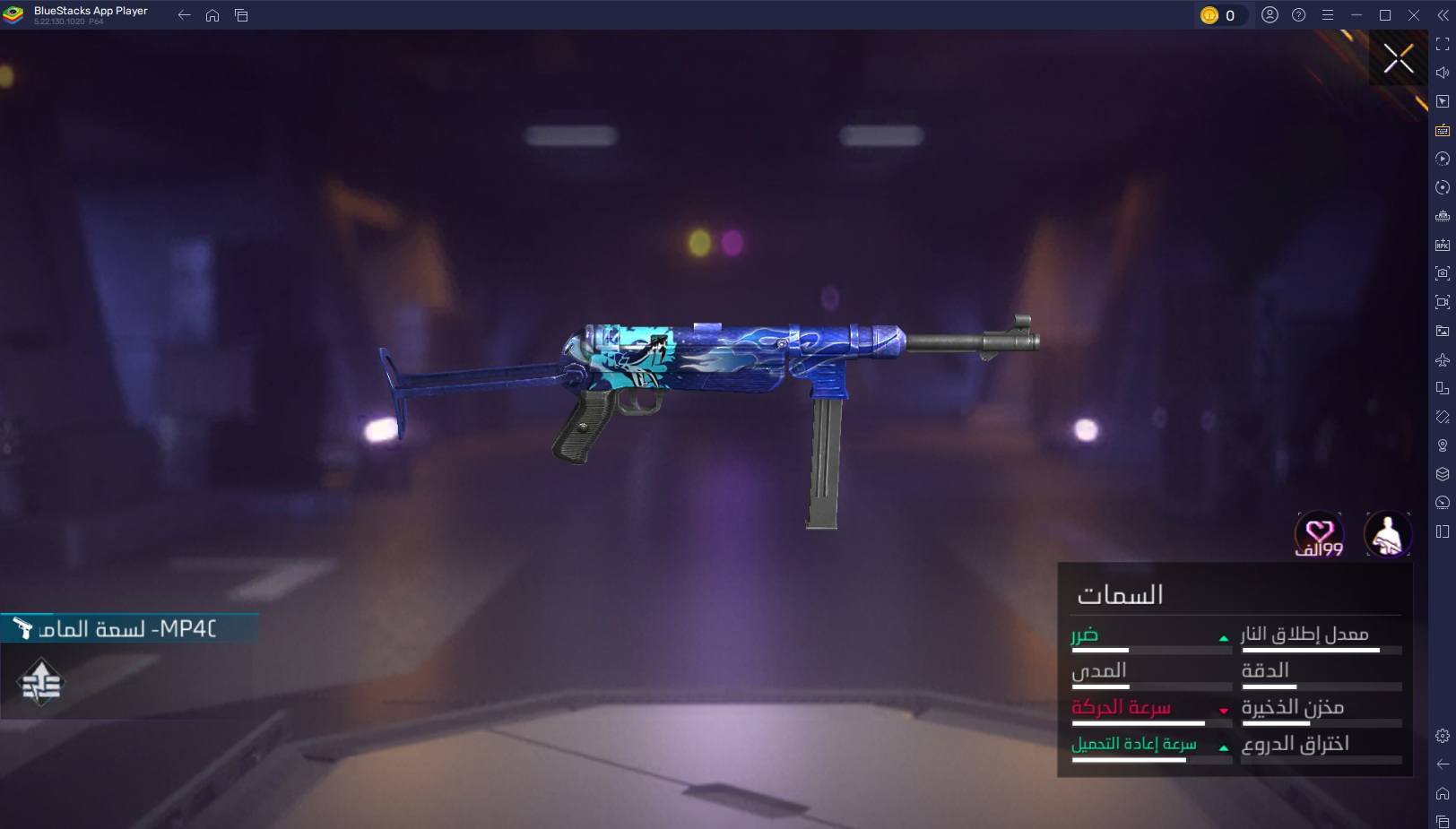
Task: Close the weapon preview with the X
Action: click(x=1398, y=59)
